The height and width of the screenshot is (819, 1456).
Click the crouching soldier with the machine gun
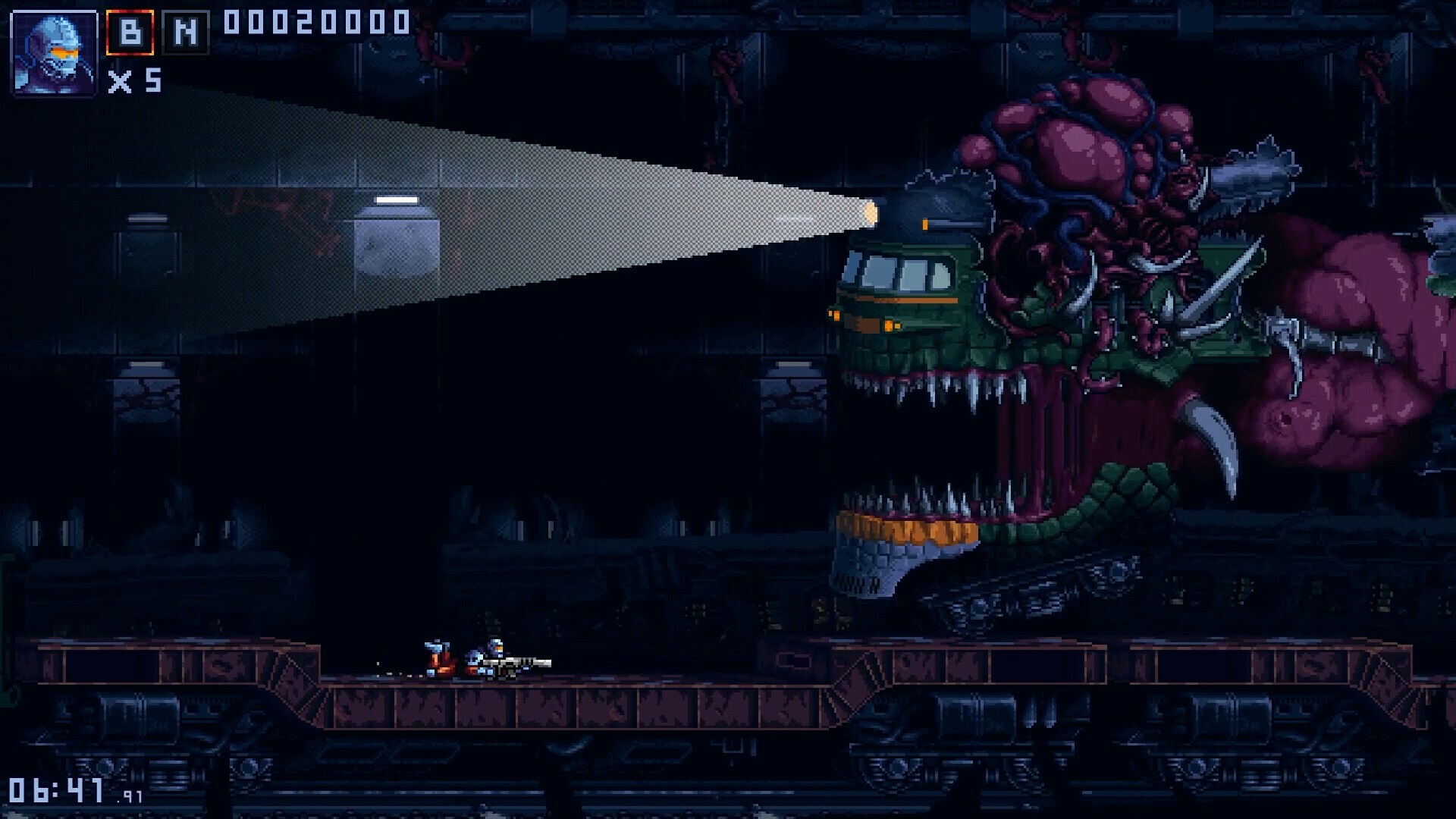[493, 658]
